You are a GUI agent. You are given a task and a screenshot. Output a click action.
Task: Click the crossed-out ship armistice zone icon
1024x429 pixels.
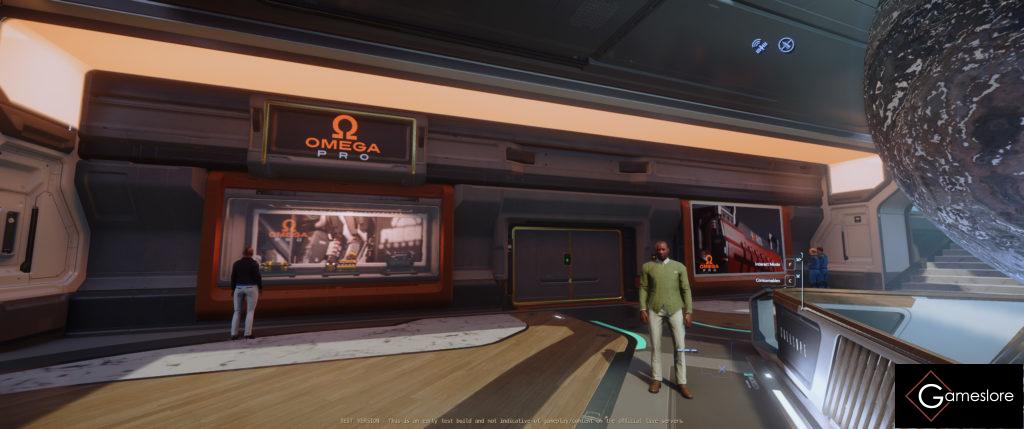coord(786,45)
